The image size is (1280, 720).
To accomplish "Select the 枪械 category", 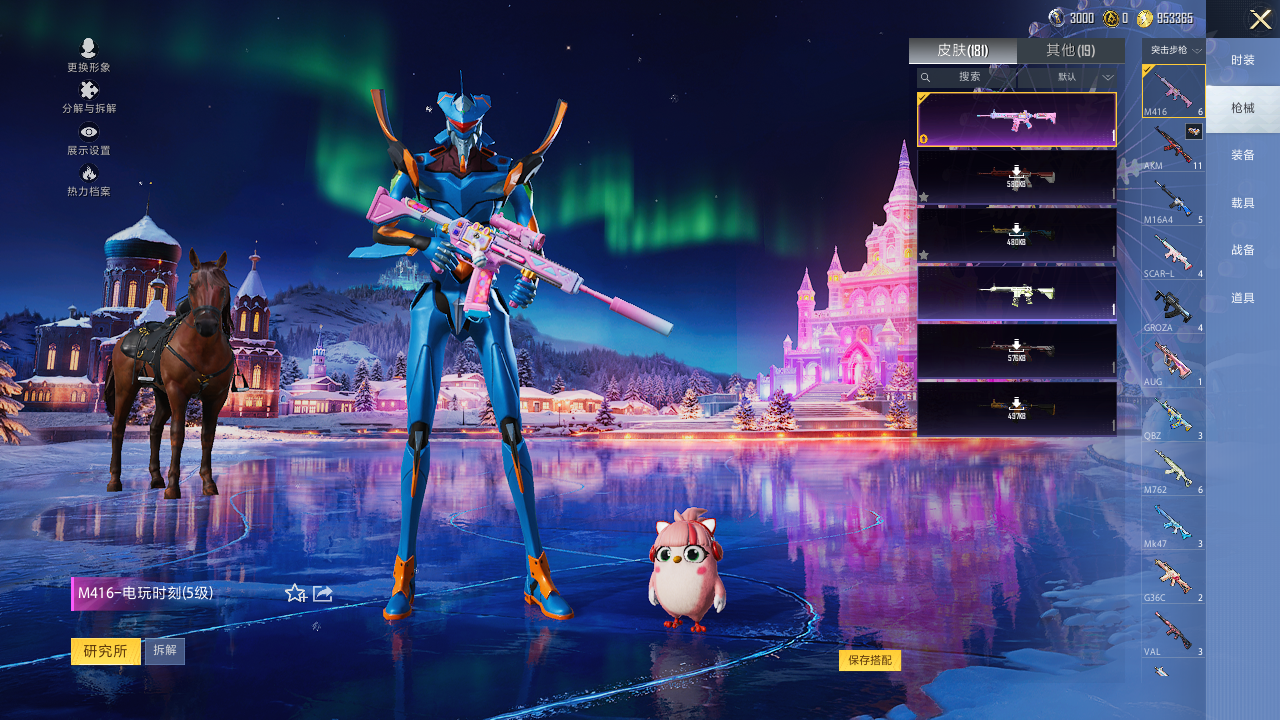I will click(1243, 108).
